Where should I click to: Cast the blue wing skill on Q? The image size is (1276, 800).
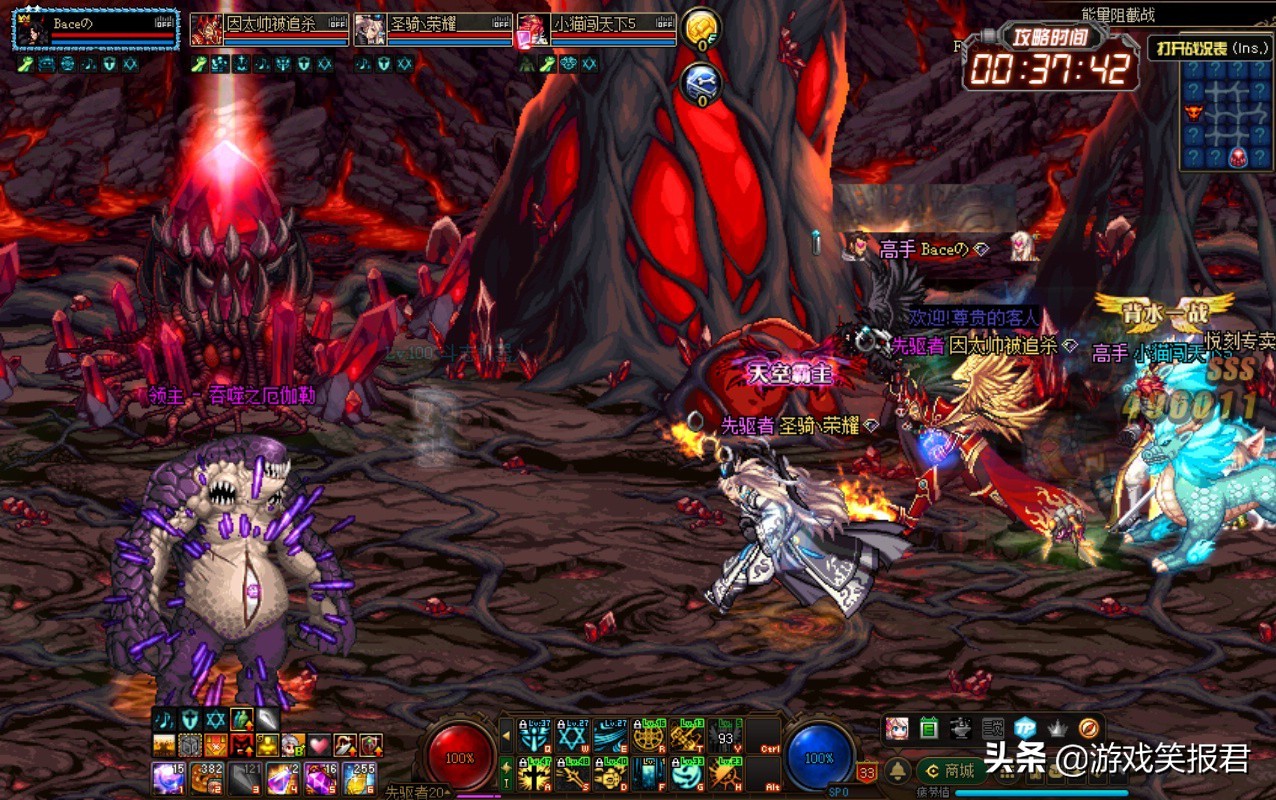534,737
